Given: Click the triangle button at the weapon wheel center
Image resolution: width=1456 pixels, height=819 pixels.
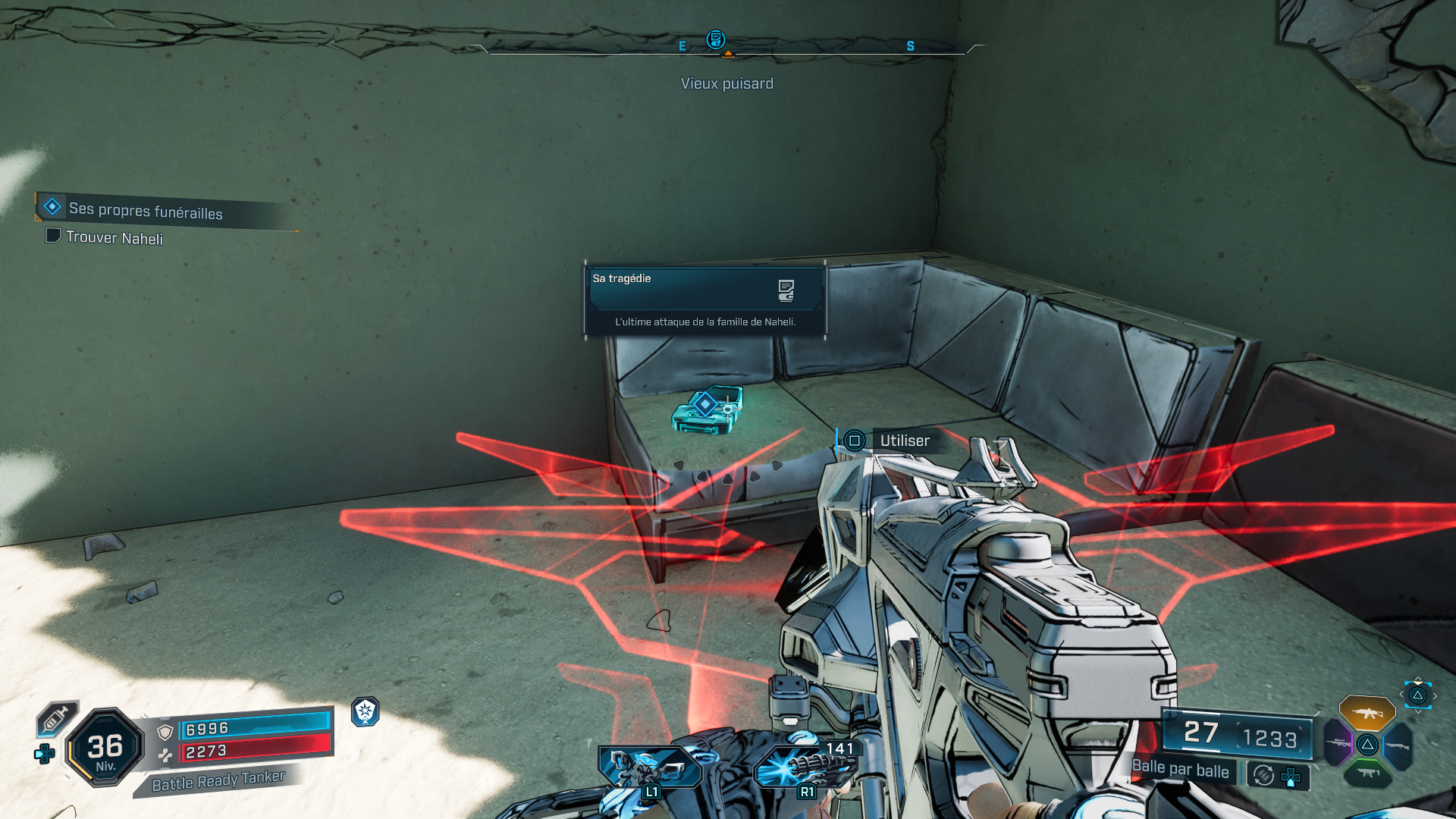Looking at the screenshot, I should point(1368,744).
